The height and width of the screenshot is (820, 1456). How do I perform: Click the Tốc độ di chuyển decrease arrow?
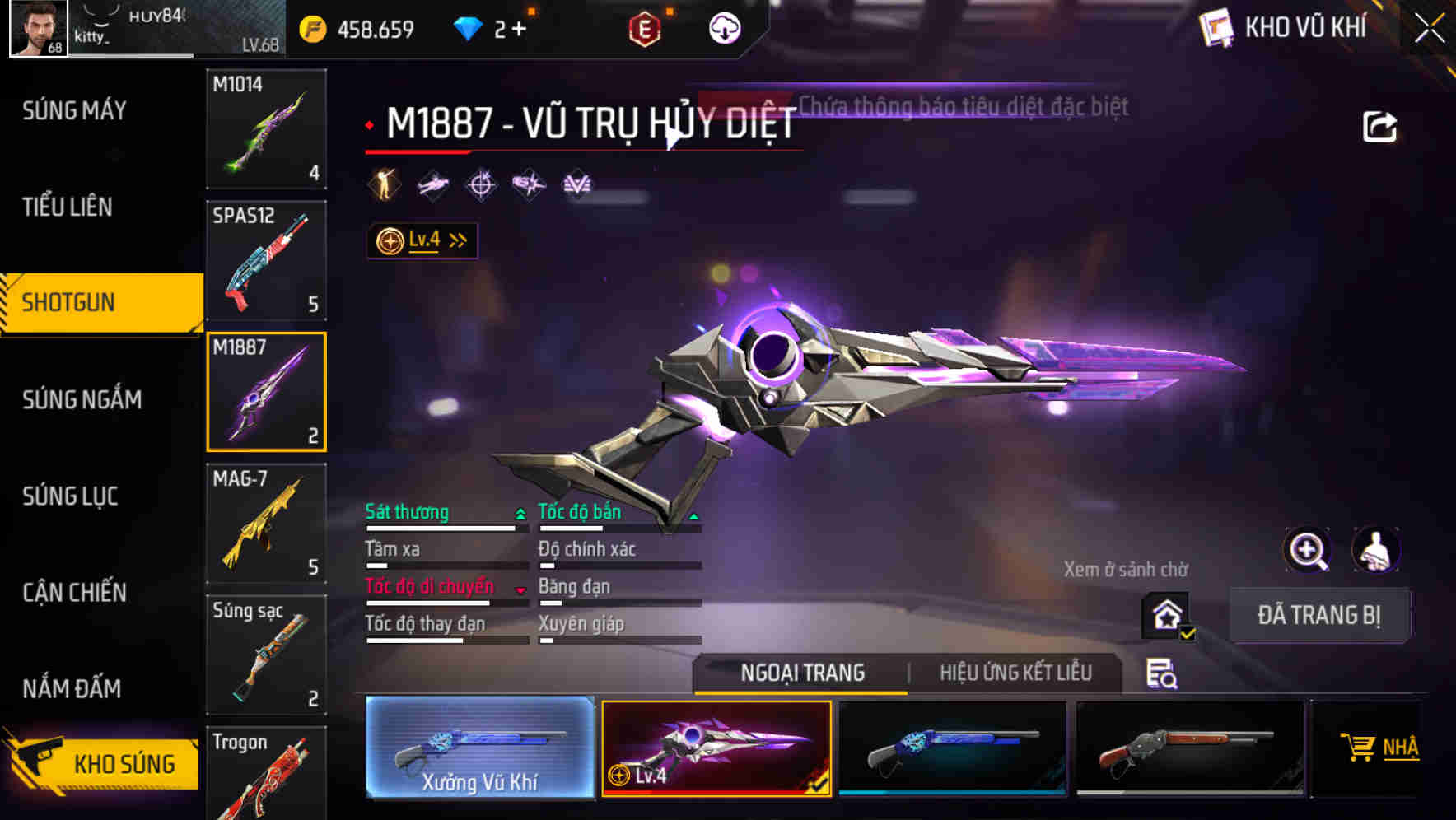[x=520, y=590]
